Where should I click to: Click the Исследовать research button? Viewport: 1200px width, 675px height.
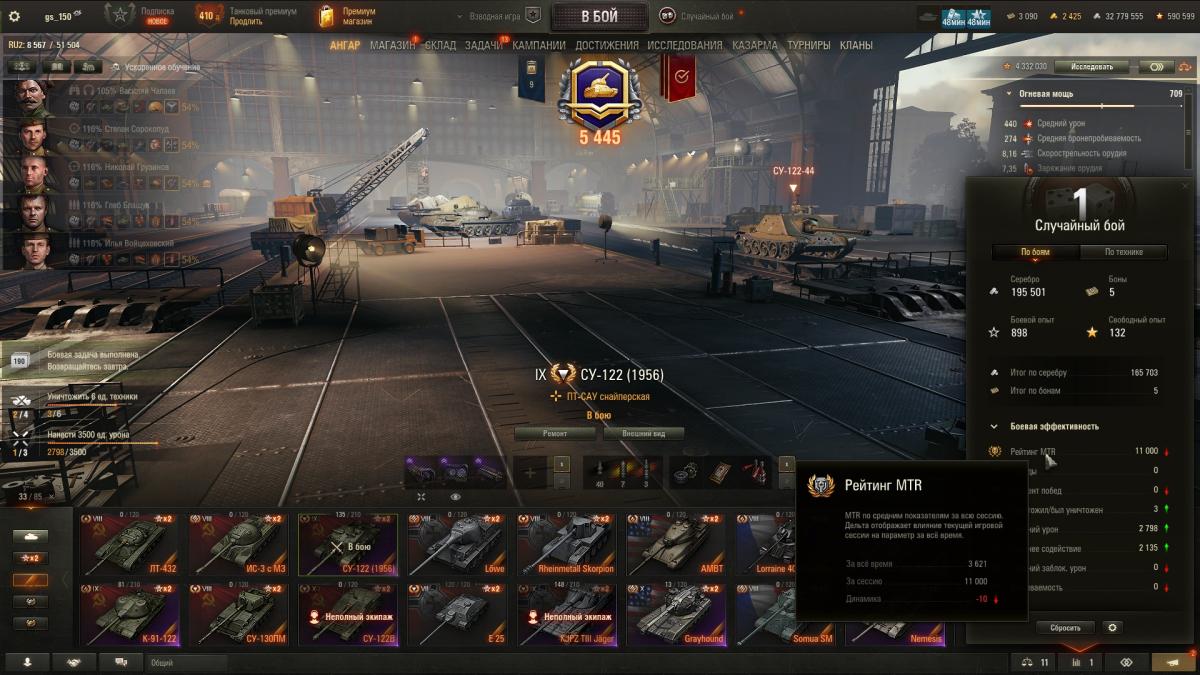coord(1091,67)
